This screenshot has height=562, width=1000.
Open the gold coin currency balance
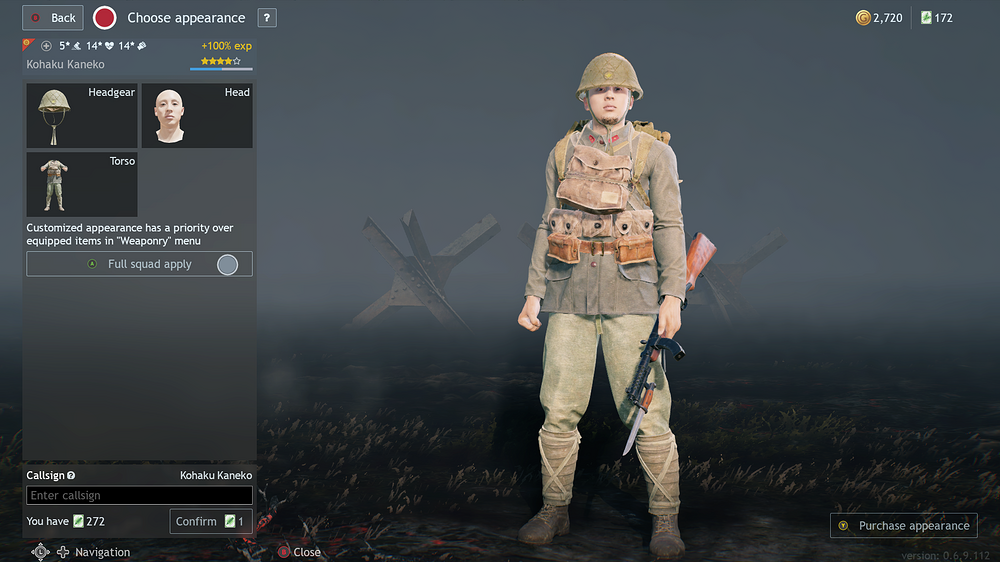879,18
